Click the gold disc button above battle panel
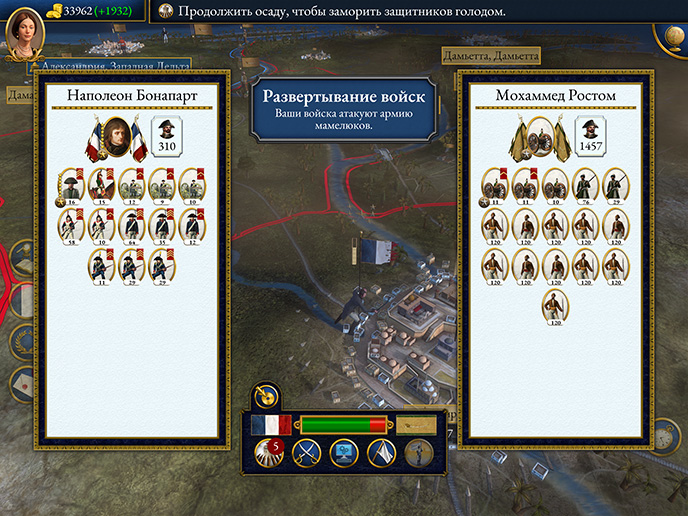688x516 pixels. [x=265, y=397]
